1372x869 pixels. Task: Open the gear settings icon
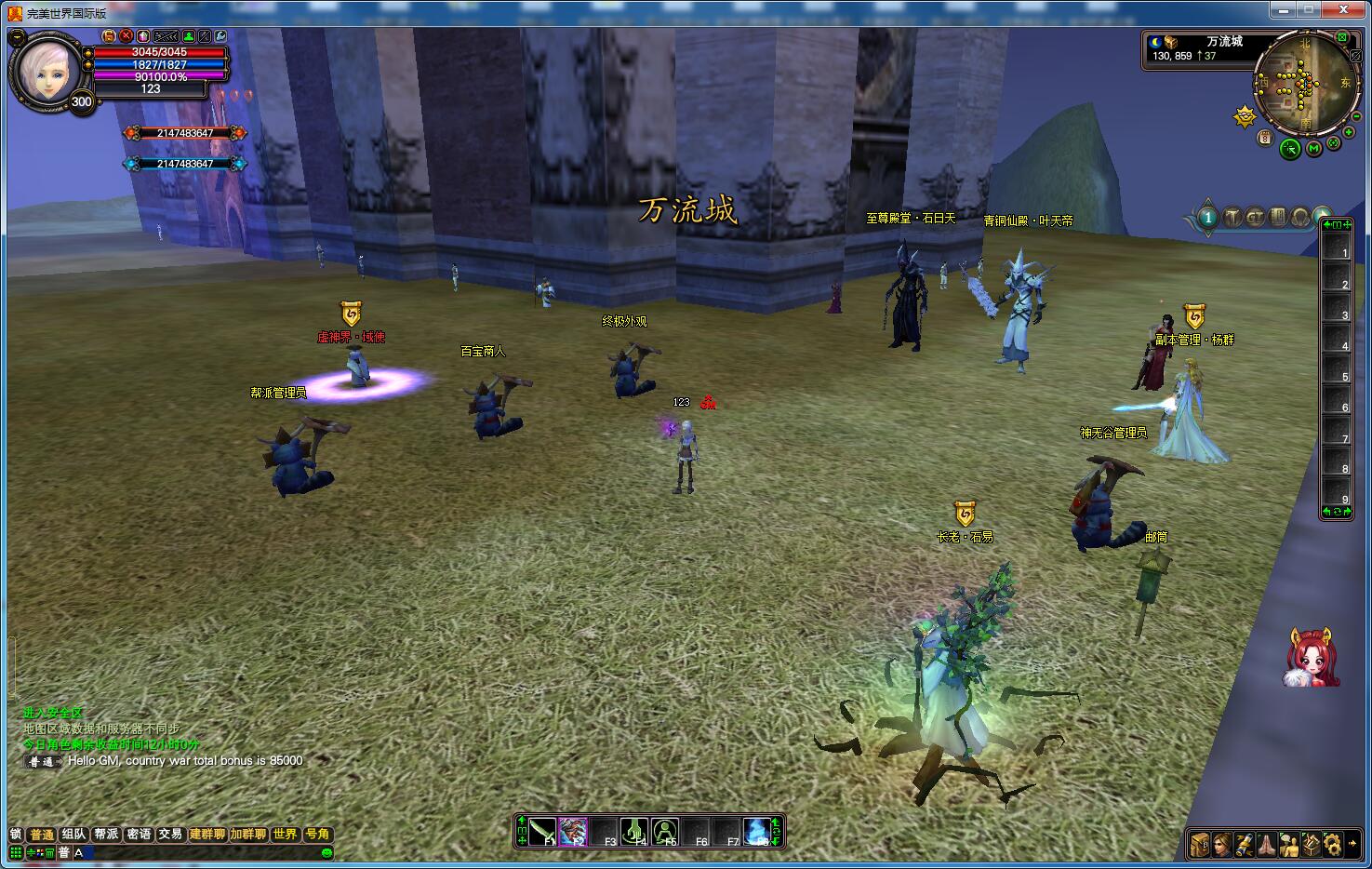tap(1334, 844)
